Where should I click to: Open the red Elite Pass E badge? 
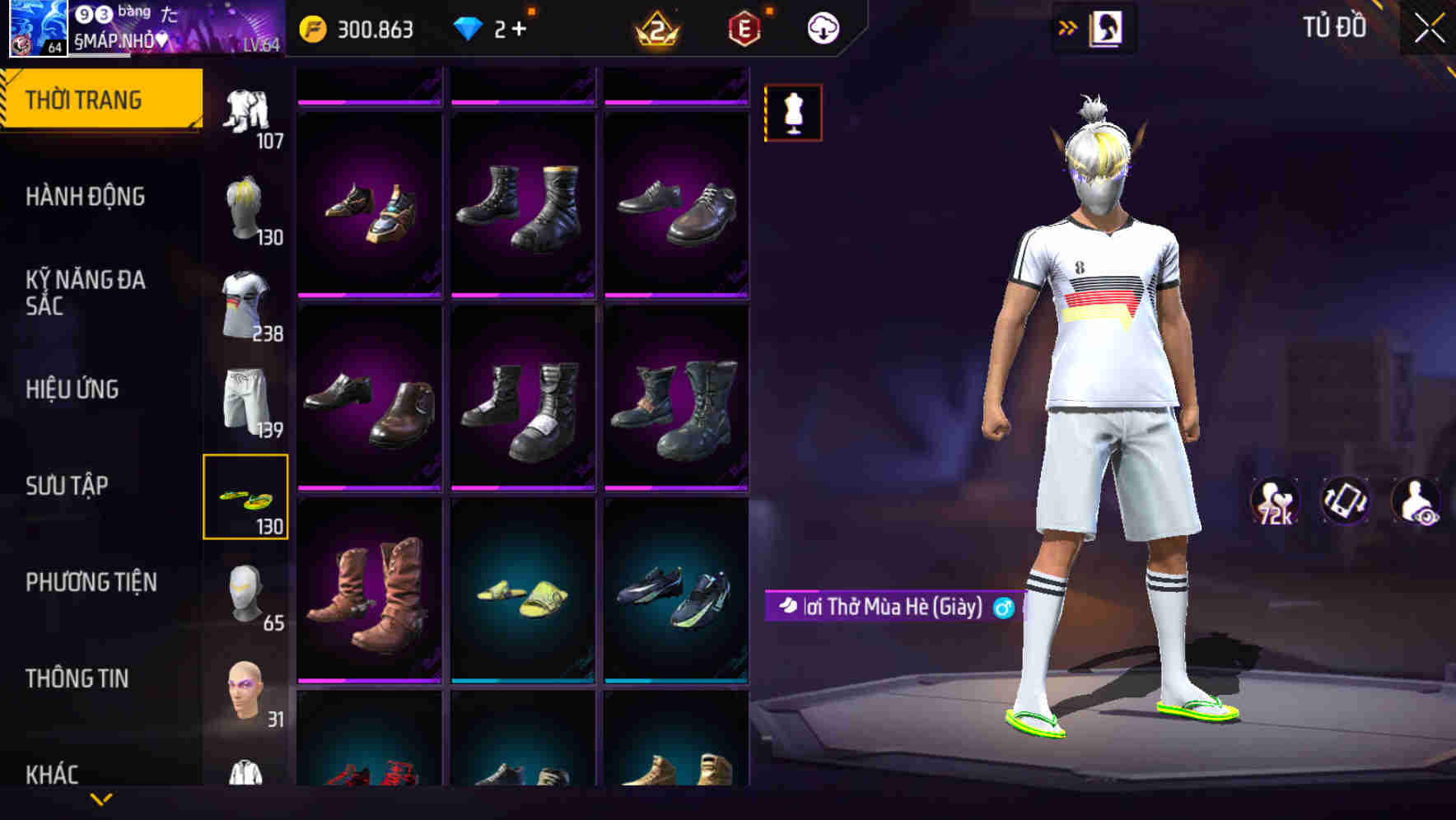pos(745,27)
